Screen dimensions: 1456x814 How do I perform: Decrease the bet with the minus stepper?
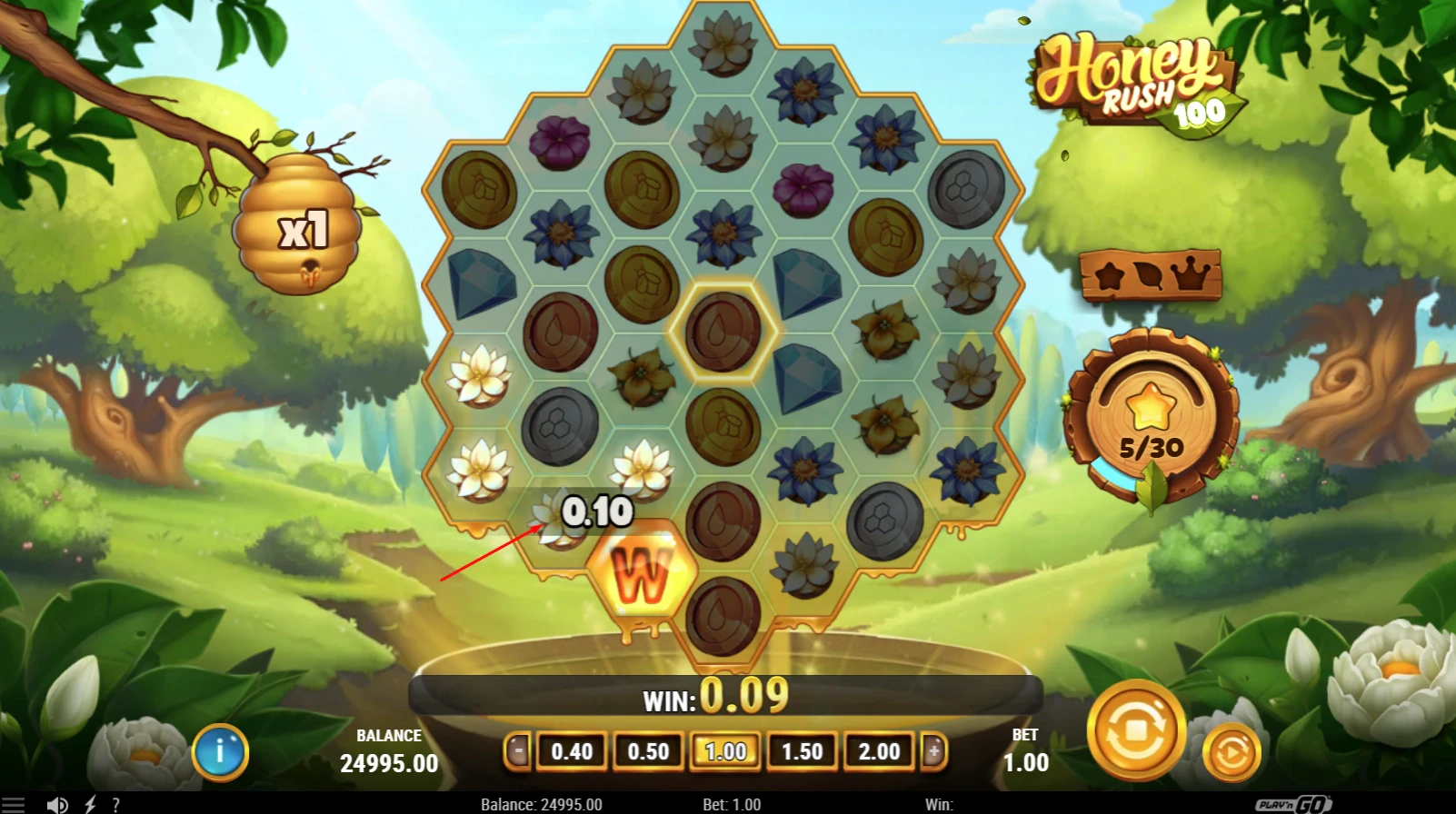point(518,752)
